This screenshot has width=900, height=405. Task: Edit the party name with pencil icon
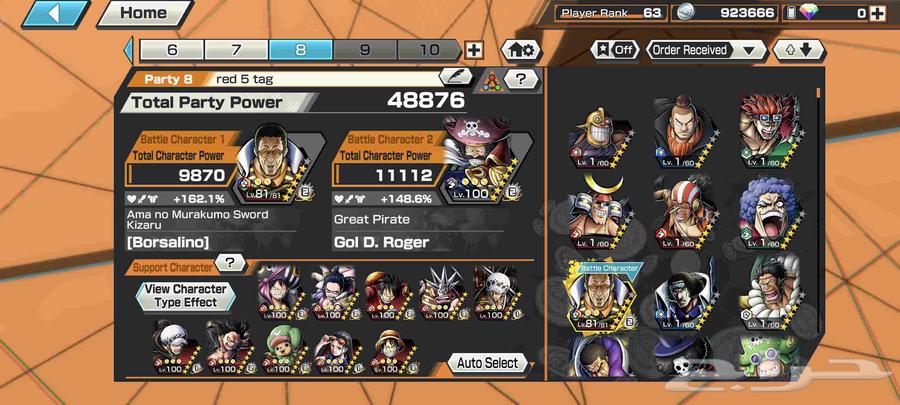455,77
